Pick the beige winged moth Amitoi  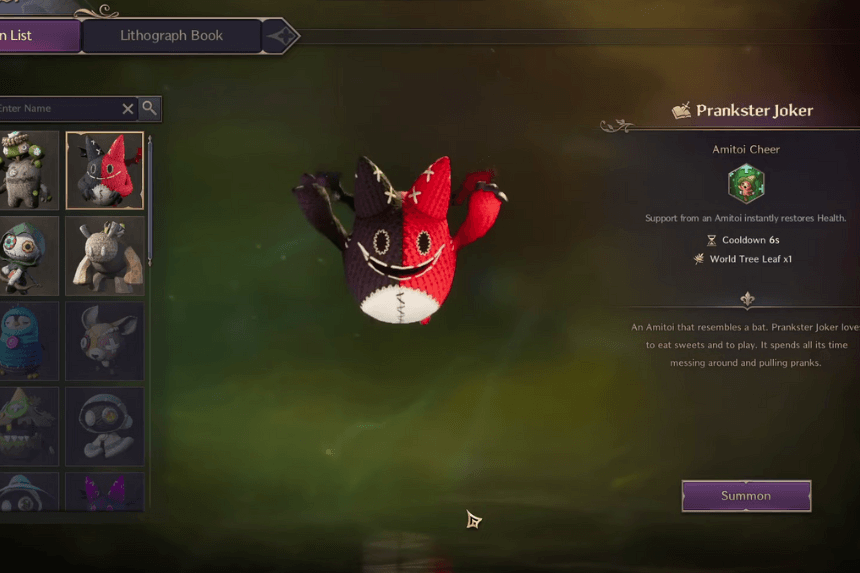tap(105, 256)
